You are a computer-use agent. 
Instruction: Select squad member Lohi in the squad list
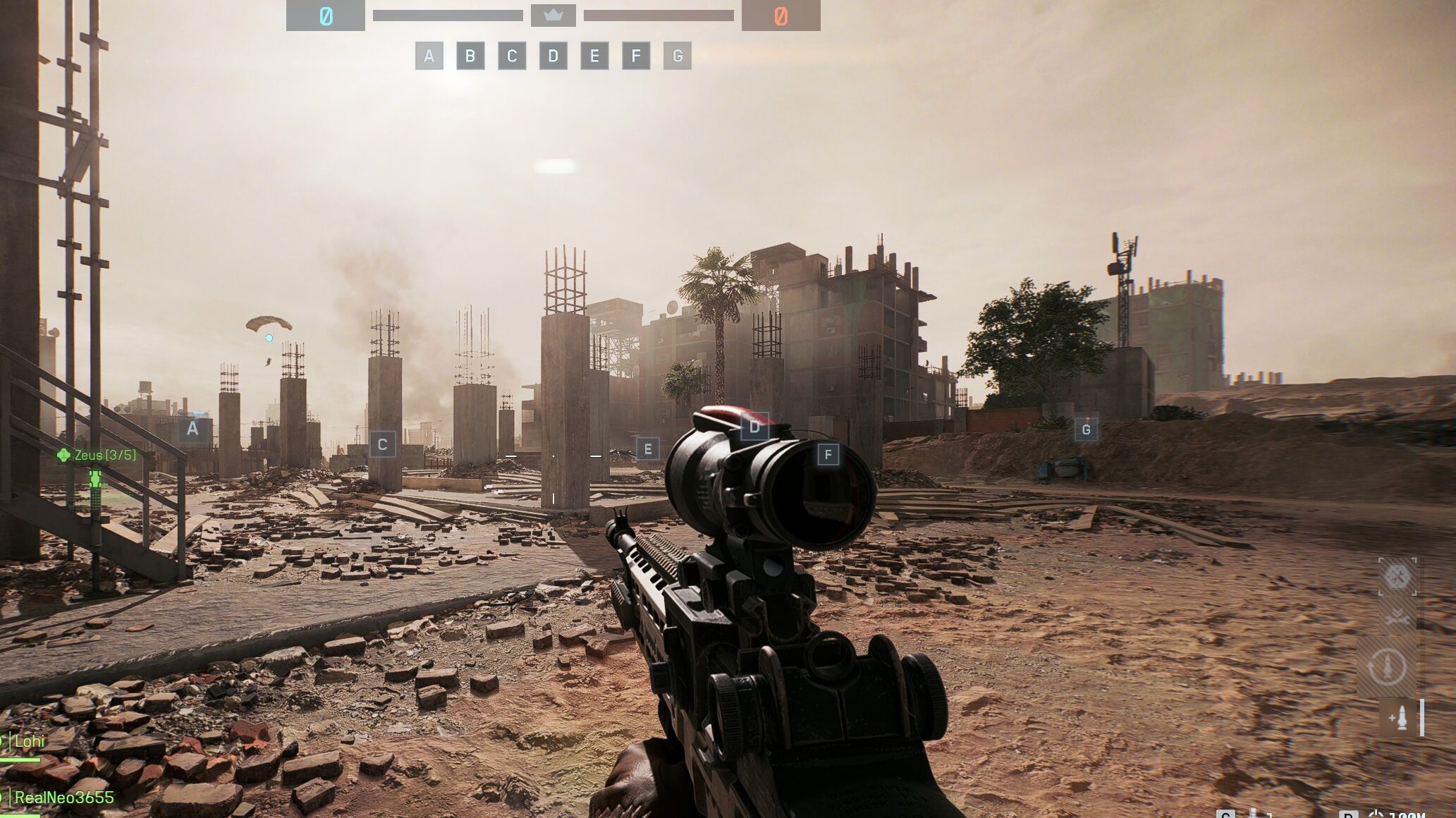pos(29,741)
